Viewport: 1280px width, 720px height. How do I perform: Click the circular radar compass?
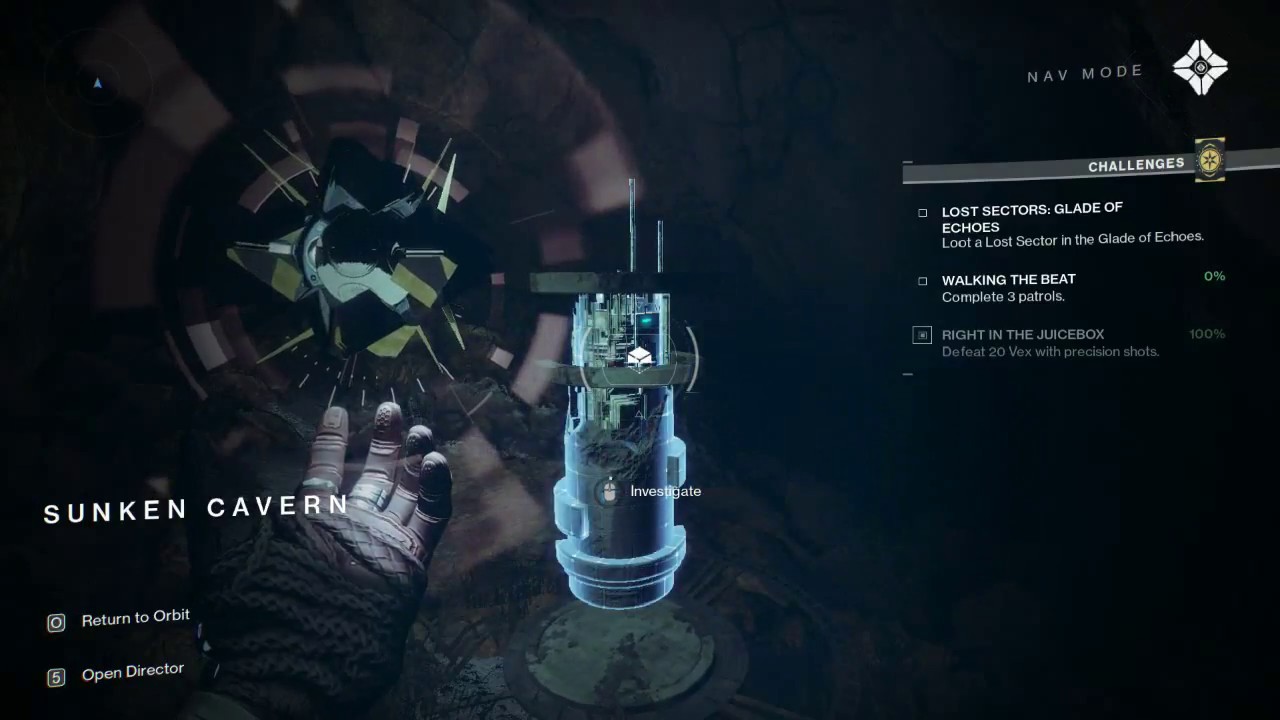[98, 85]
